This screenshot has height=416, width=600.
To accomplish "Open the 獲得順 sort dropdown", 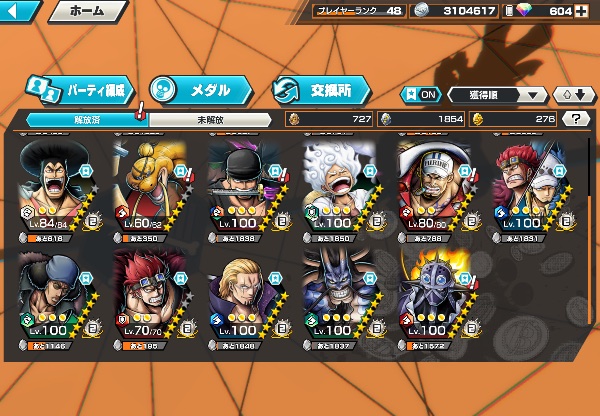I will click(x=498, y=95).
